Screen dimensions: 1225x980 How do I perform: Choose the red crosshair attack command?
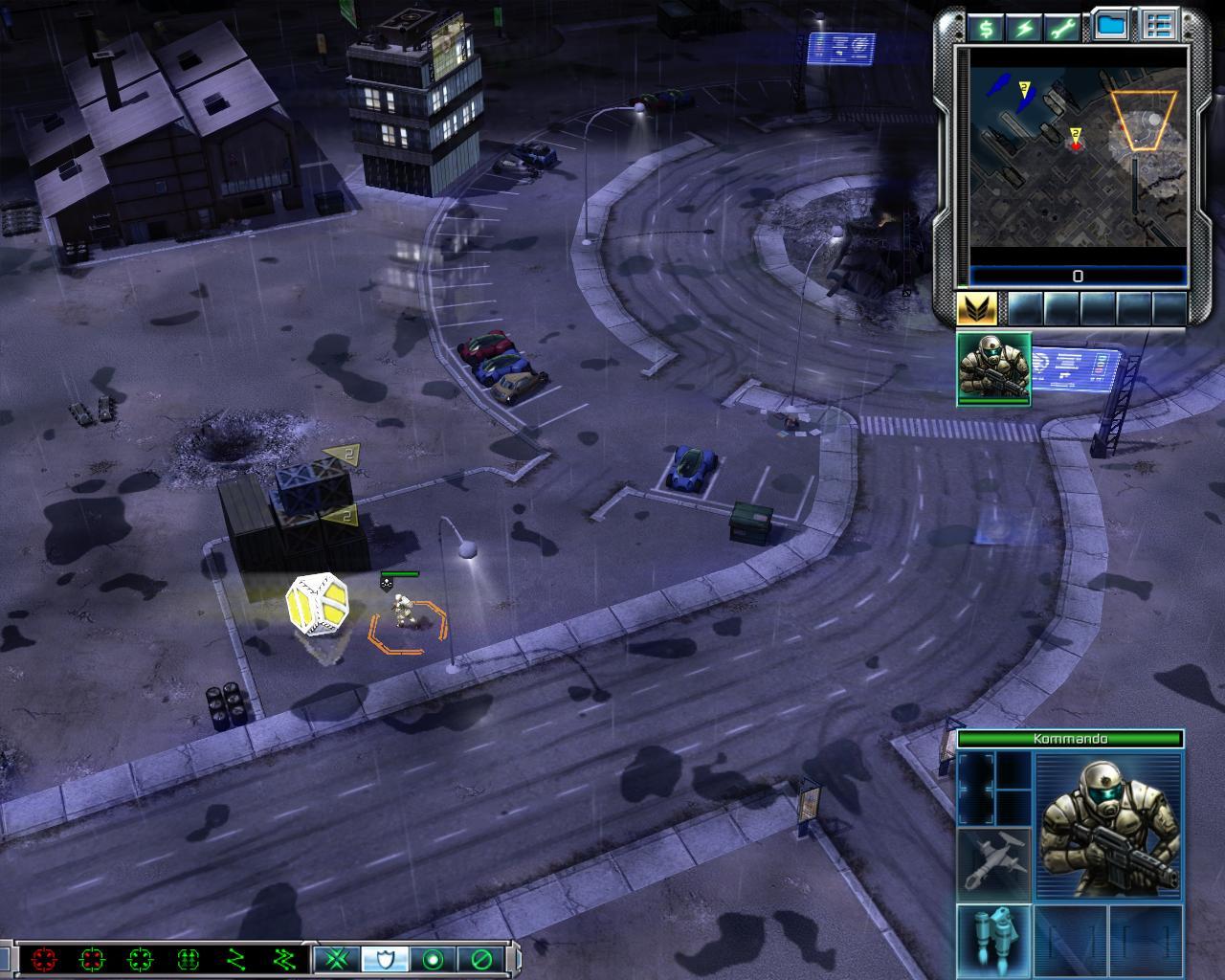click(x=43, y=958)
